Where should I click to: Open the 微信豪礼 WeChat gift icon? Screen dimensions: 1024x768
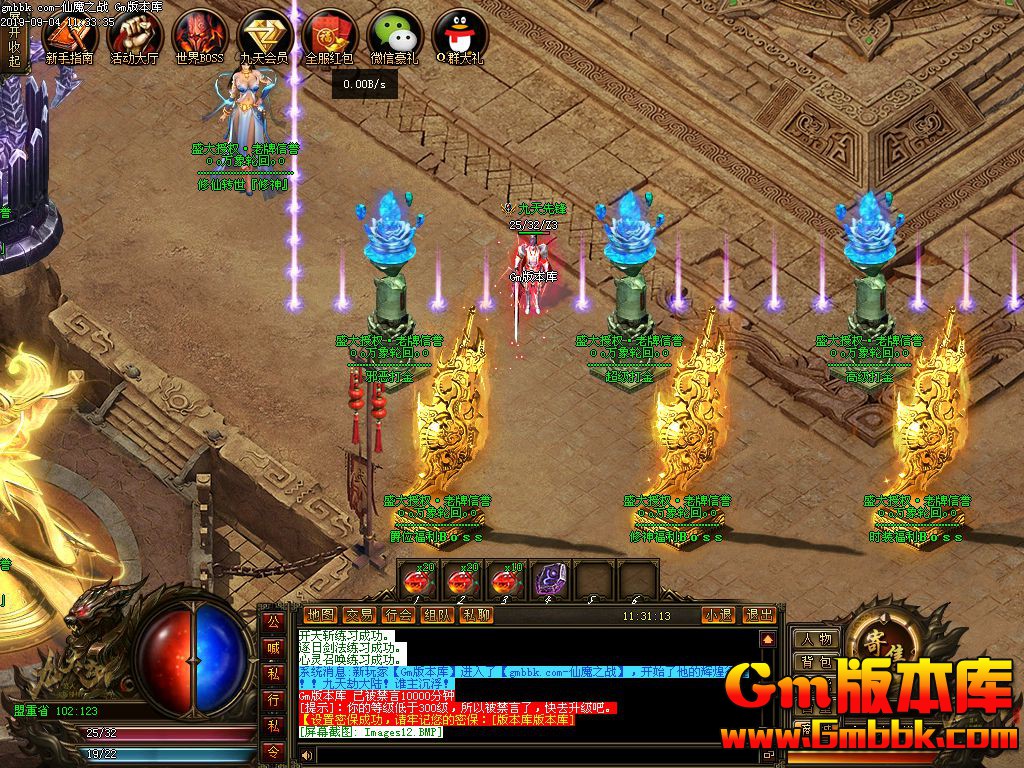point(395,36)
